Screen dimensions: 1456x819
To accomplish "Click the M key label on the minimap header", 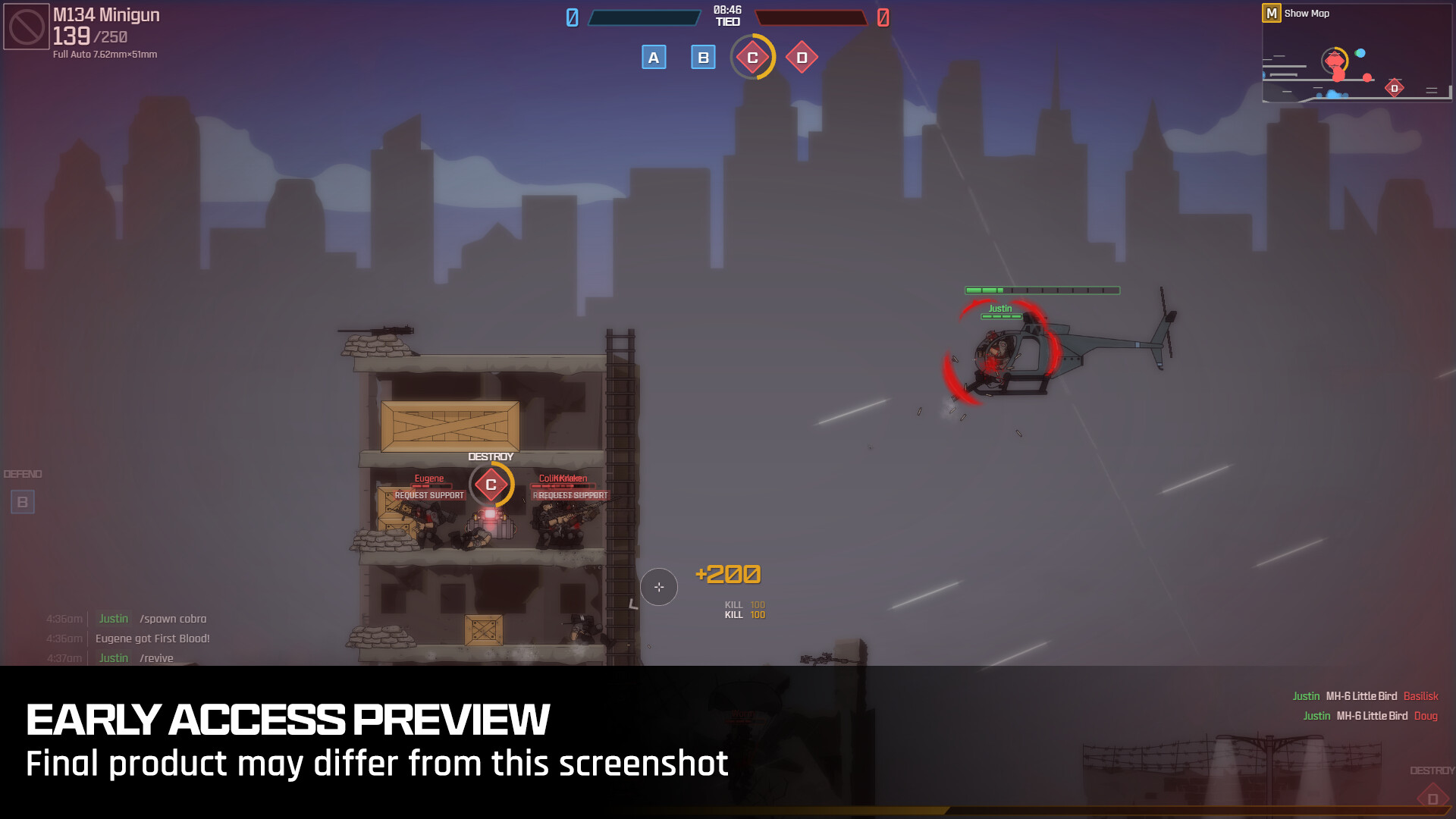I will (1270, 14).
